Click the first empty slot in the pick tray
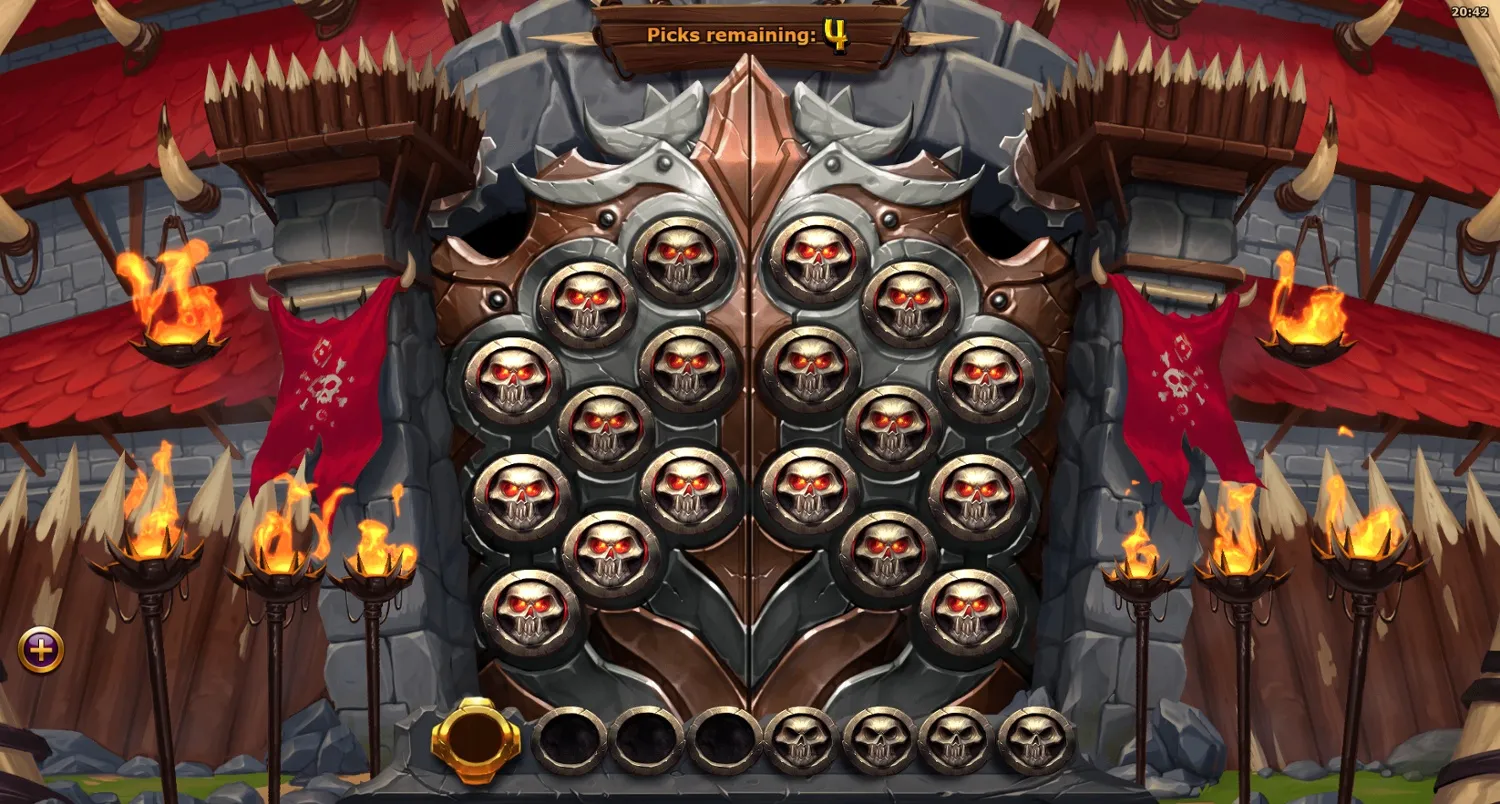This screenshot has height=804, width=1500. tap(568, 738)
